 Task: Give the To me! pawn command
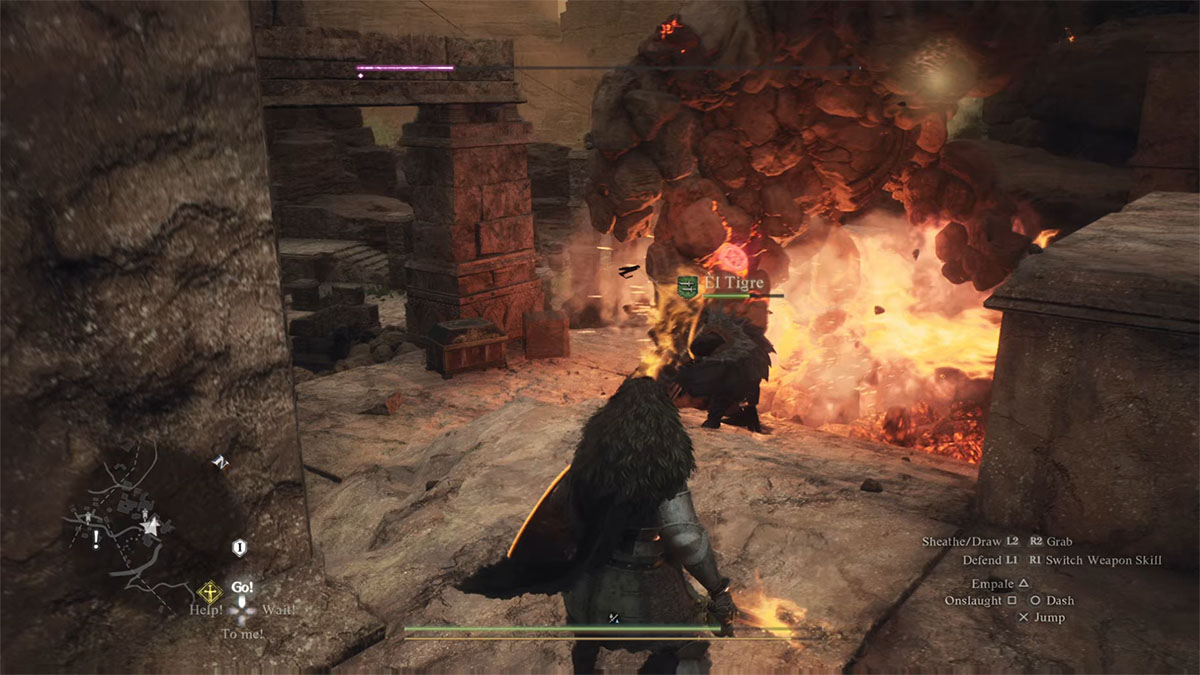[242, 633]
